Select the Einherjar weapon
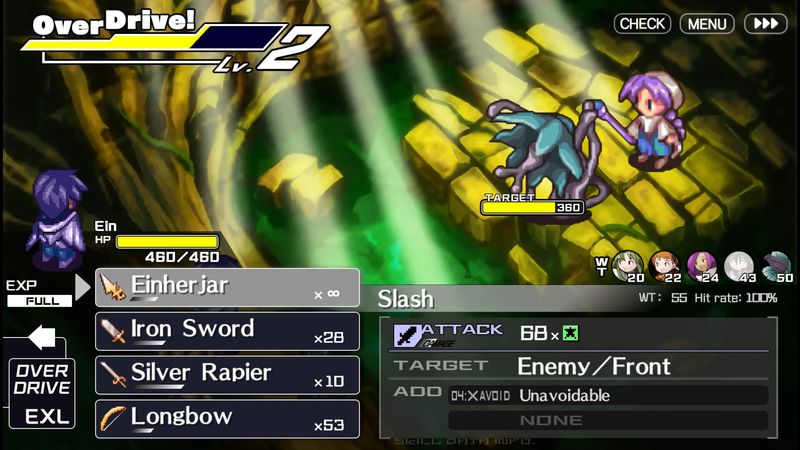 pyautogui.click(x=227, y=287)
